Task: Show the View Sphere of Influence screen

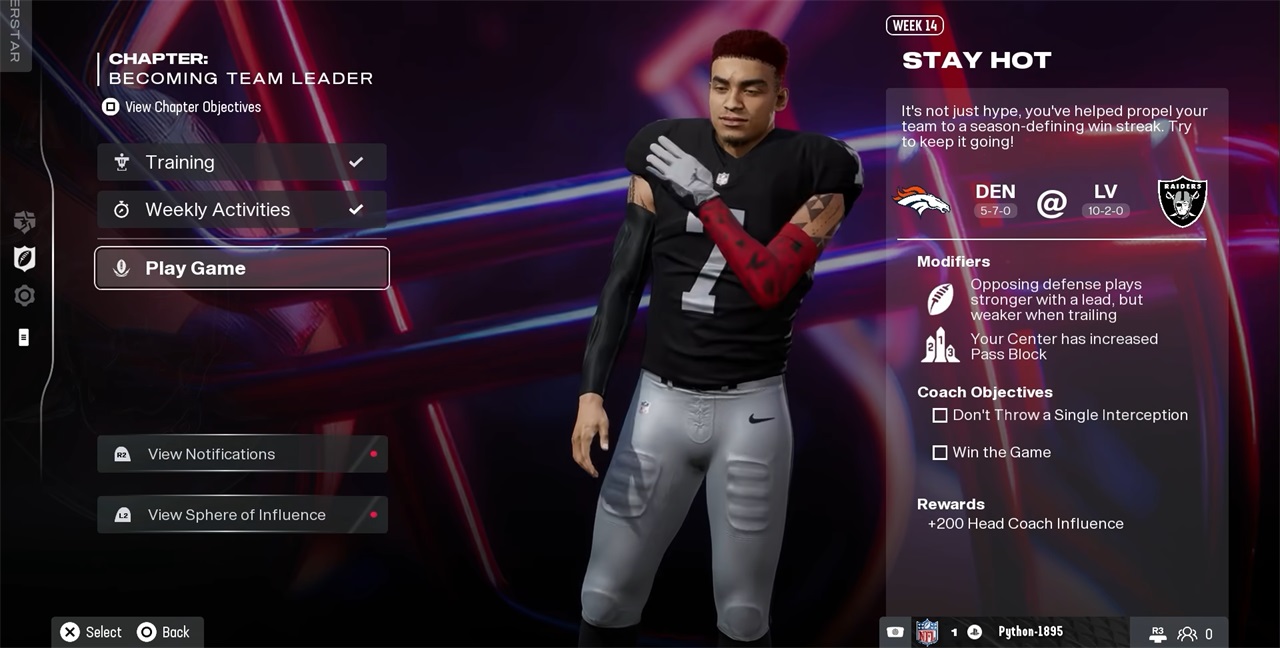Action: point(241,515)
